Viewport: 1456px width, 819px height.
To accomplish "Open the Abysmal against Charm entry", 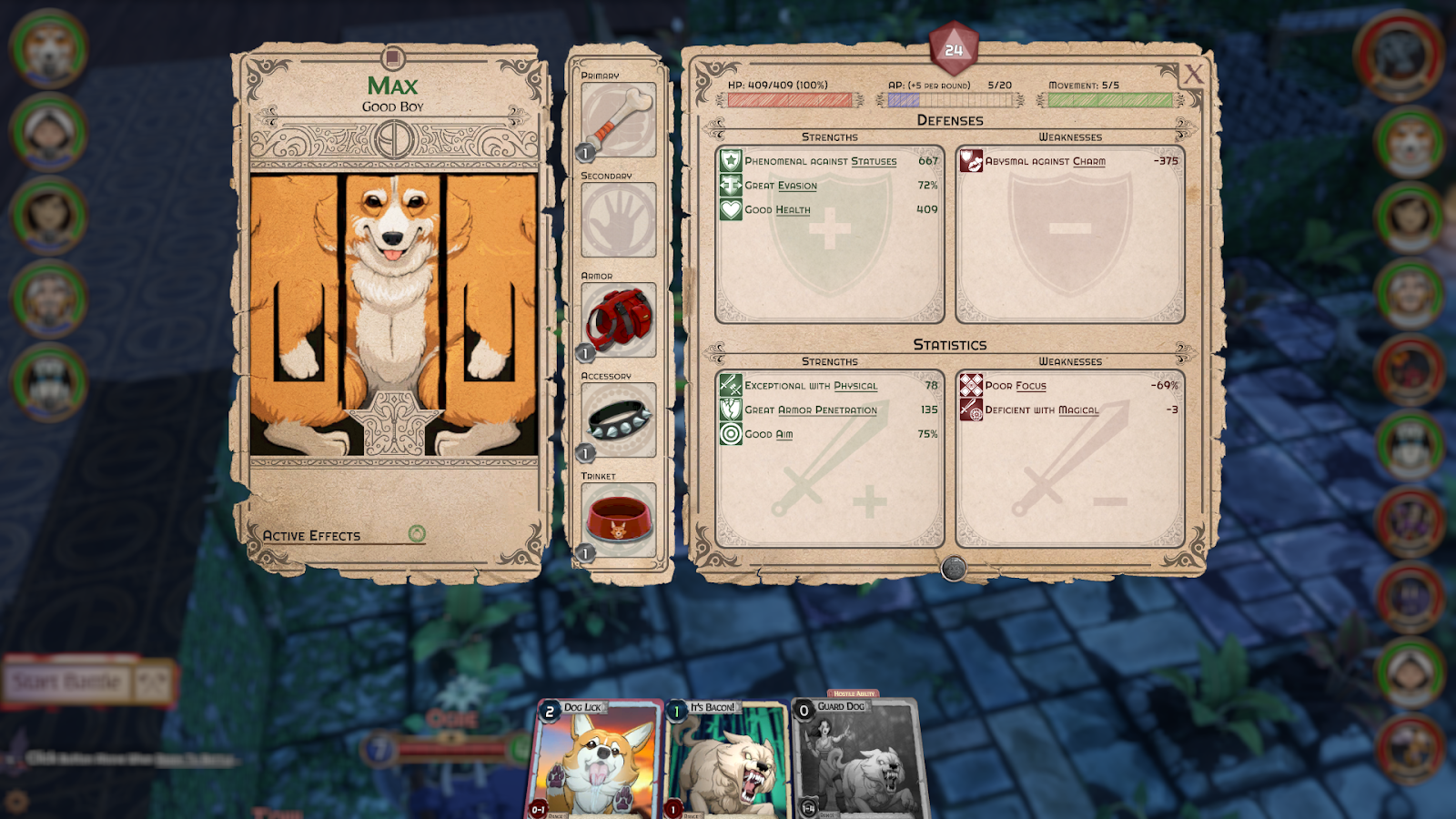I will pyautogui.click(x=1045, y=161).
